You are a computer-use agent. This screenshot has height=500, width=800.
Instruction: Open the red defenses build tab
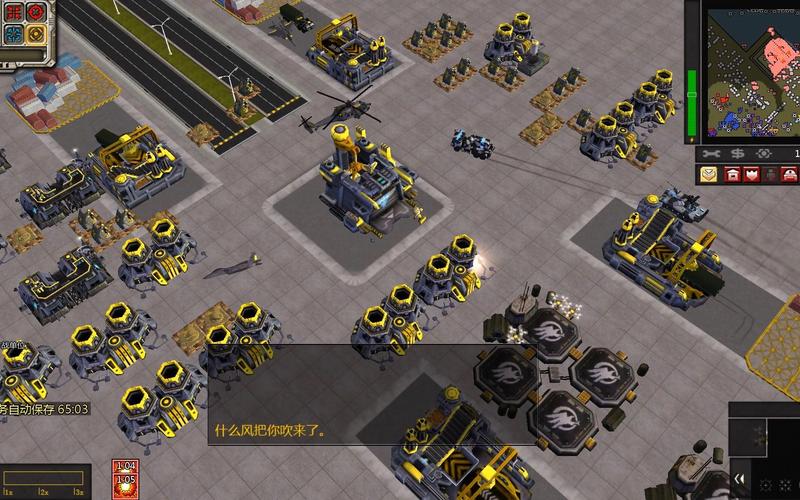coord(751,175)
